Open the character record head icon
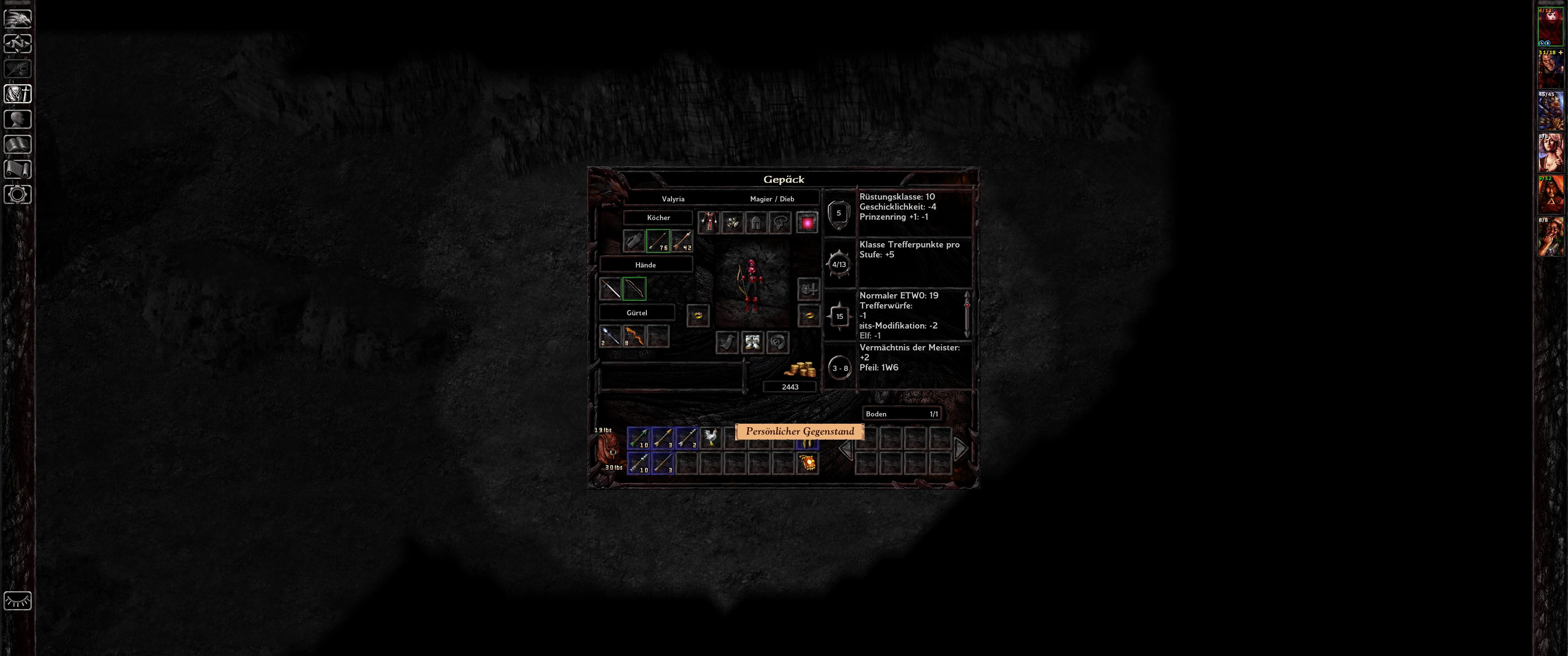 [18, 119]
